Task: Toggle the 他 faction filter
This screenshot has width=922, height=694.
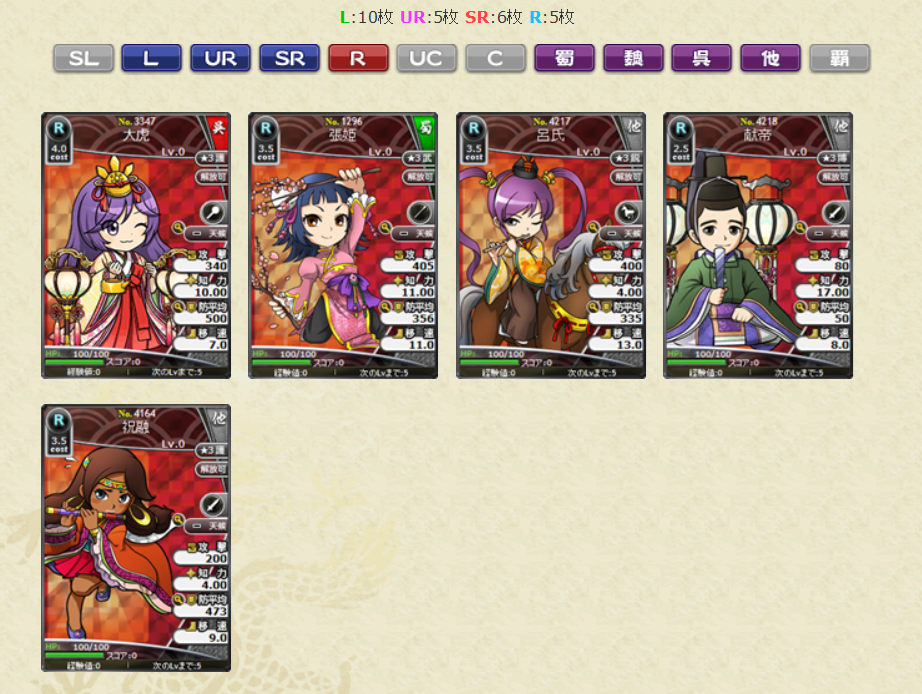Action: point(770,59)
